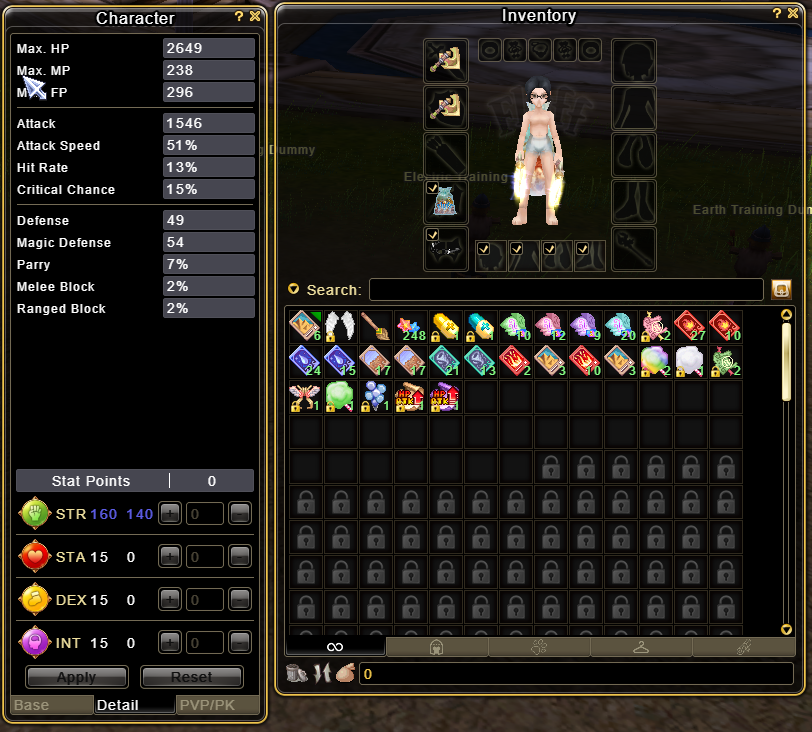Select the equipped cloak bag slot
Screen dimensions: 812x732
[x=444, y=203]
